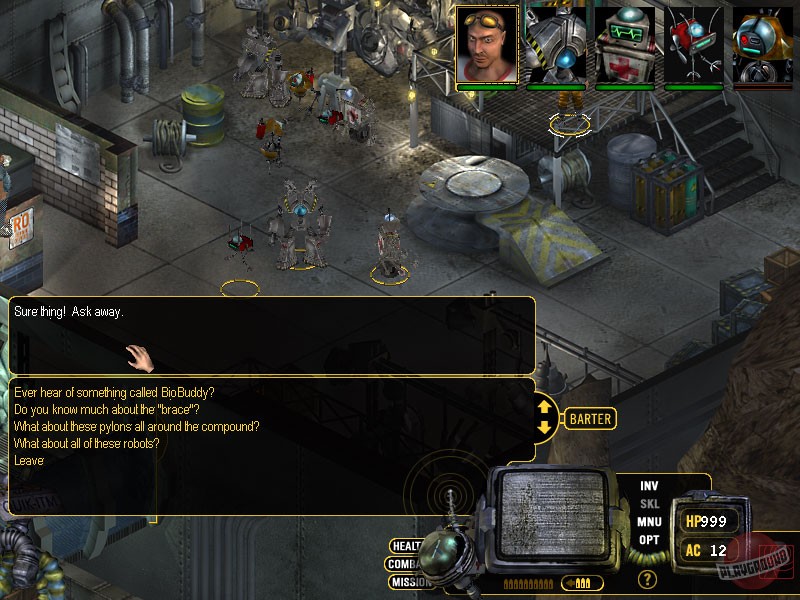Select the round yellow robot portrait

[x=763, y=44]
